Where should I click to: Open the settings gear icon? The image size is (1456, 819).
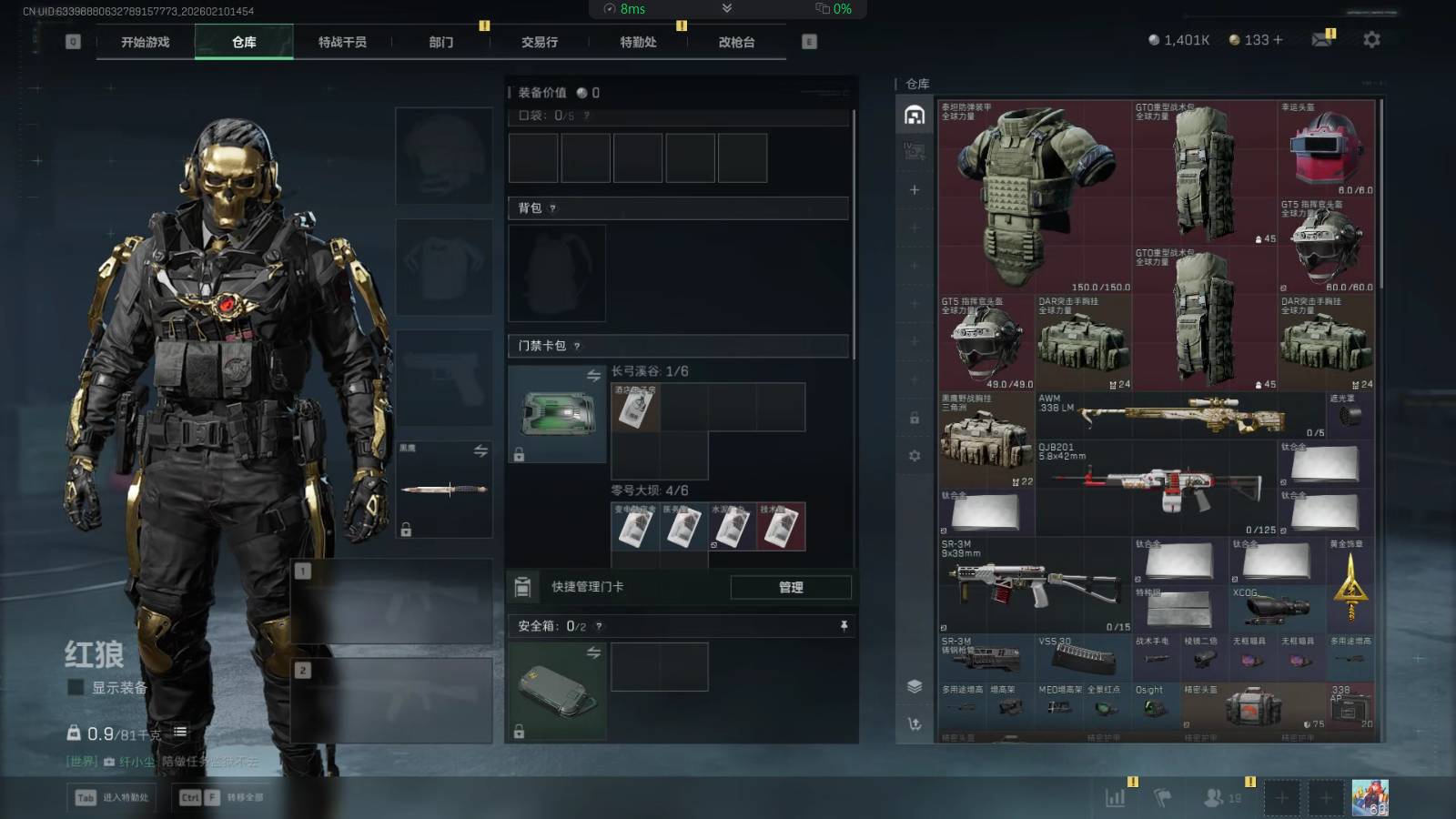click(1371, 40)
